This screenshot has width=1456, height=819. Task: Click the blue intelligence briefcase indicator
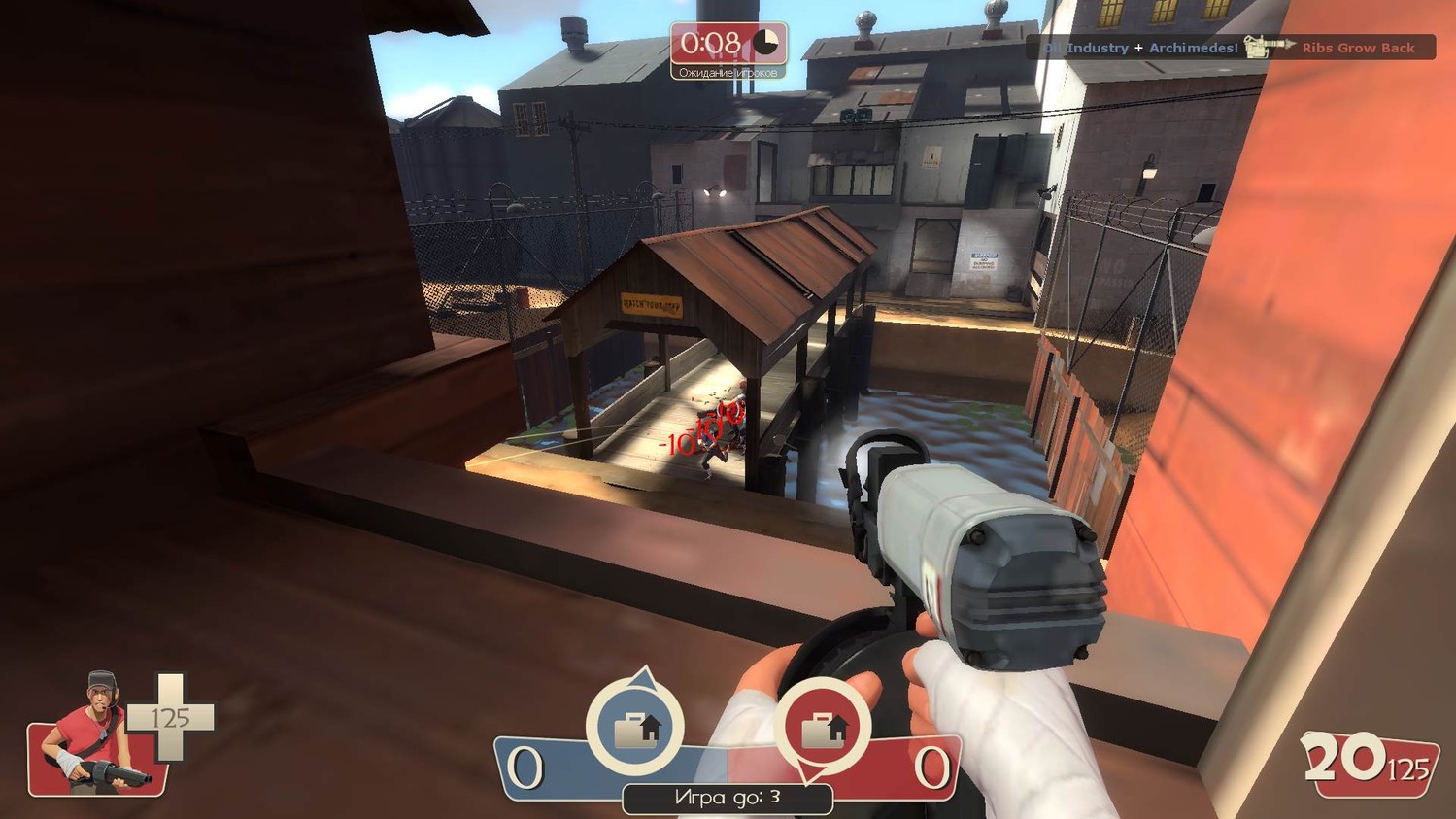click(x=635, y=725)
